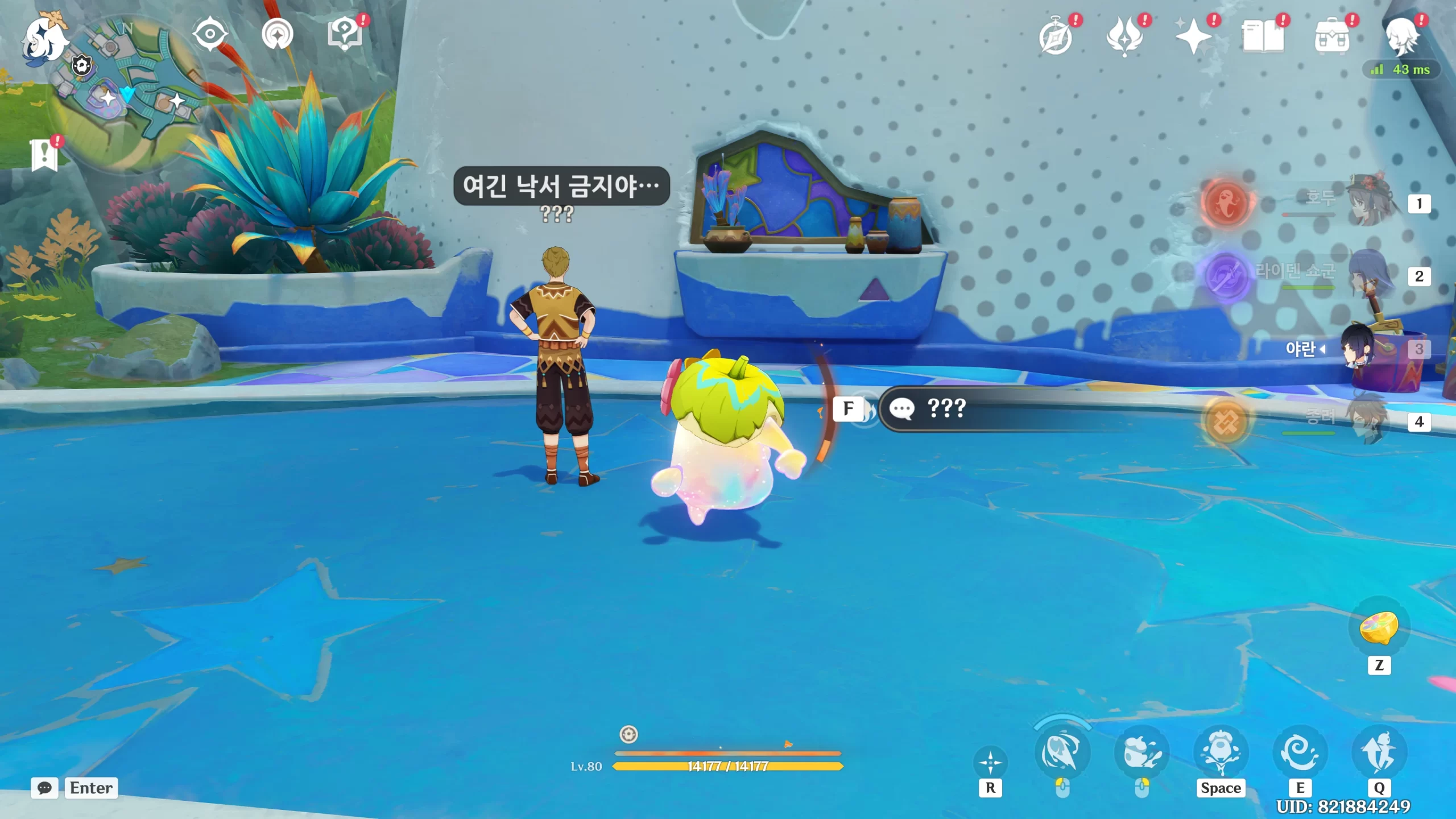Image resolution: width=1456 pixels, height=819 pixels.
Task: Open the tutorial question-mark book icon
Action: pyautogui.click(x=345, y=34)
